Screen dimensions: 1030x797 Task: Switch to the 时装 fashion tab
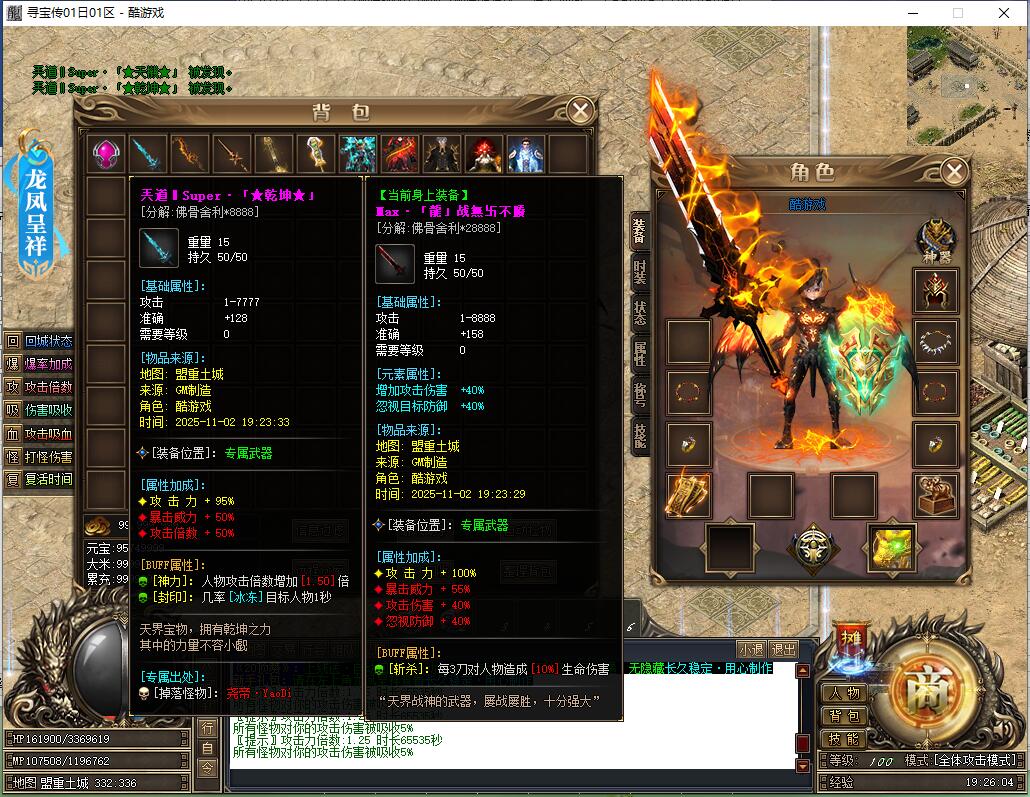tap(639, 271)
